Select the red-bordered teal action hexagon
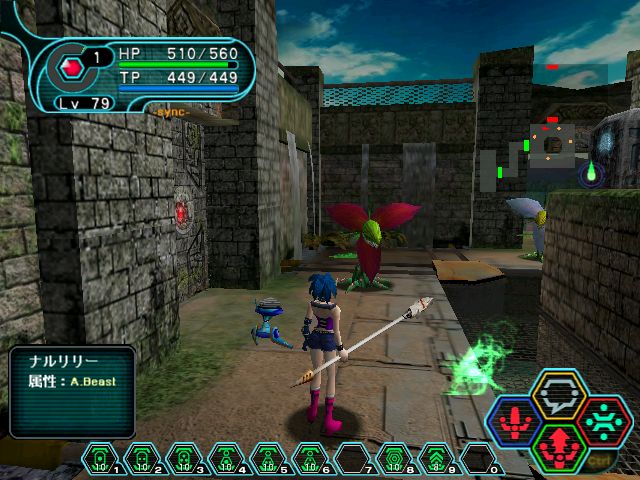Viewport: 640px width, 480px height. click(602, 421)
